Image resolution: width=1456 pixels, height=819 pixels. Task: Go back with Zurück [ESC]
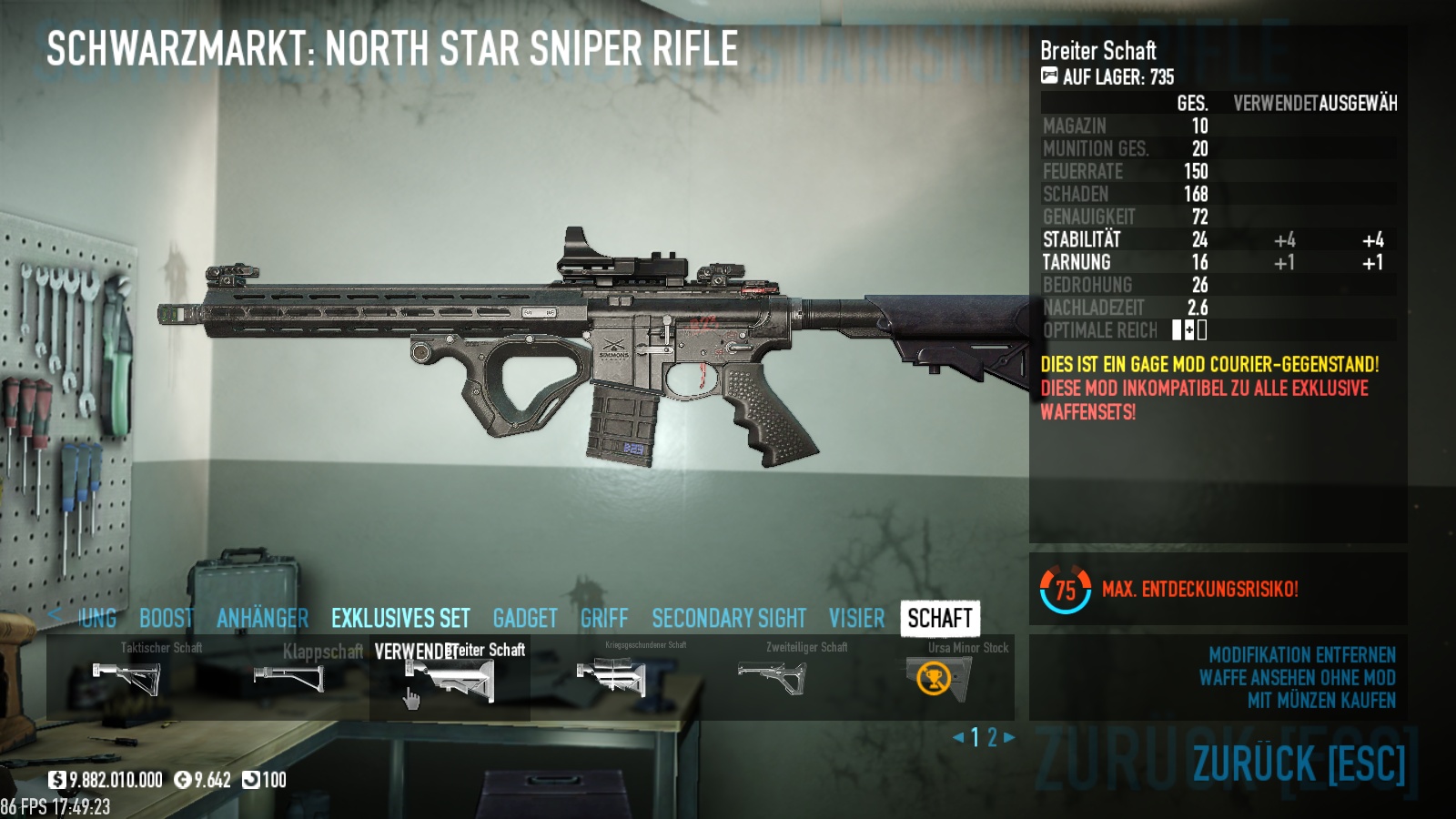1299,764
